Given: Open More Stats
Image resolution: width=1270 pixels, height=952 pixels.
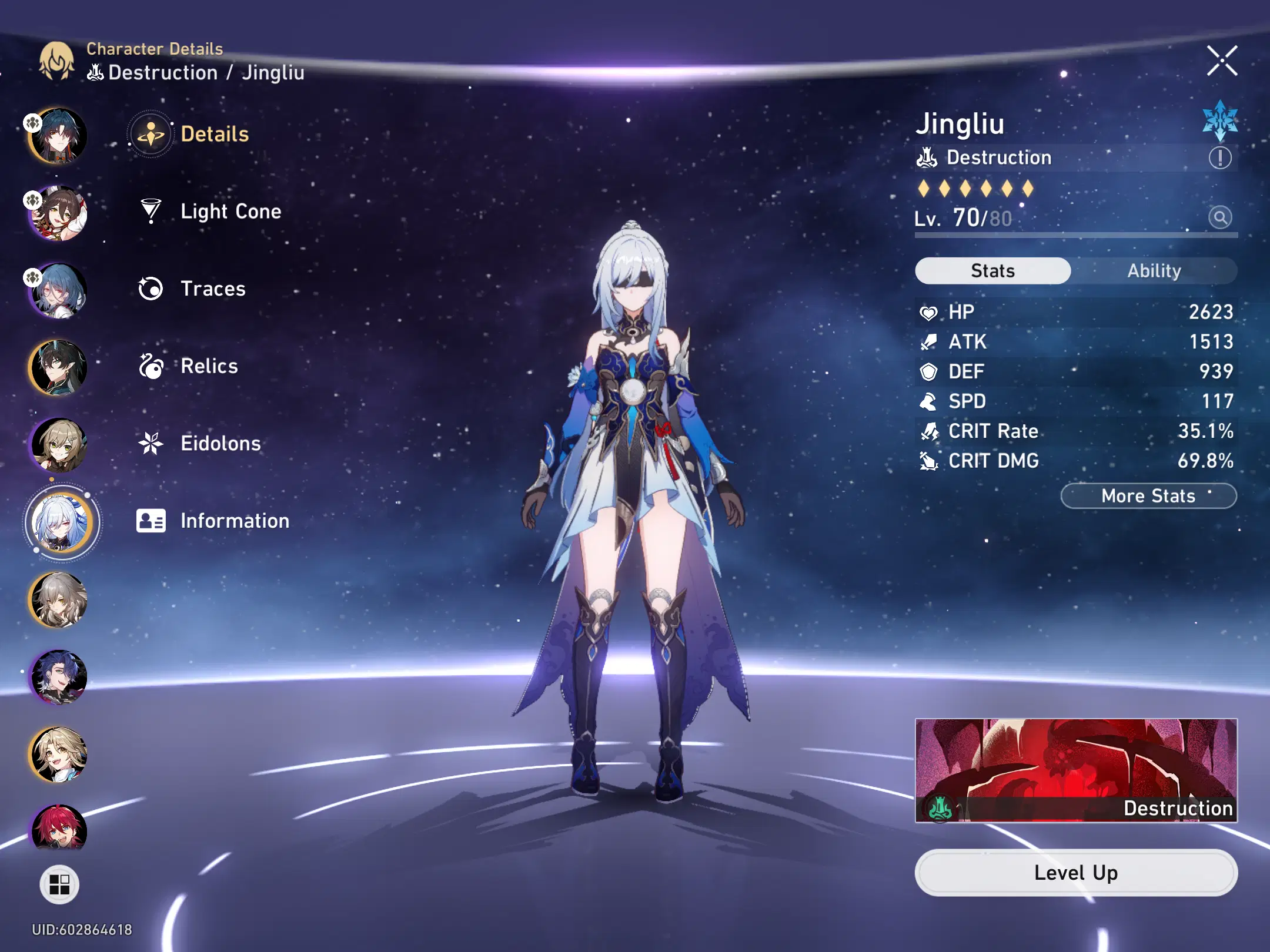Looking at the screenshot, I should 1147,496.
